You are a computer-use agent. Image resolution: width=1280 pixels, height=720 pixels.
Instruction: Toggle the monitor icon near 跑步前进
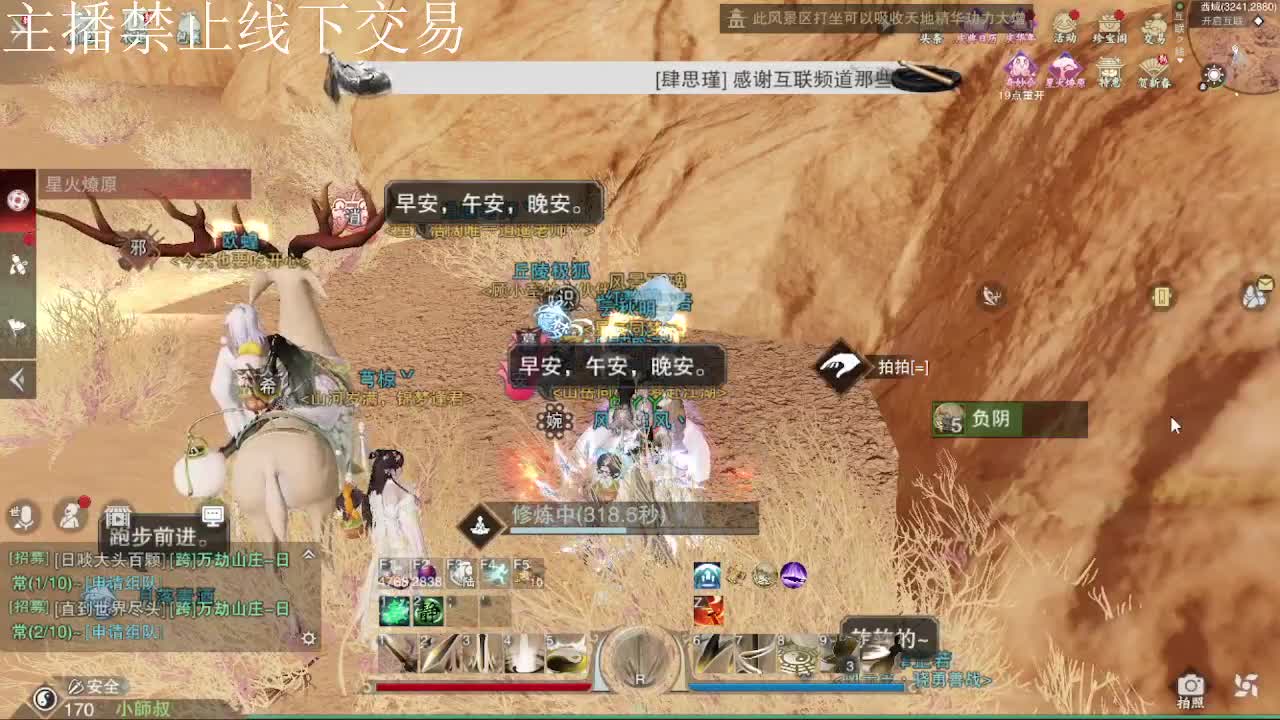click(x=213, y=515)
